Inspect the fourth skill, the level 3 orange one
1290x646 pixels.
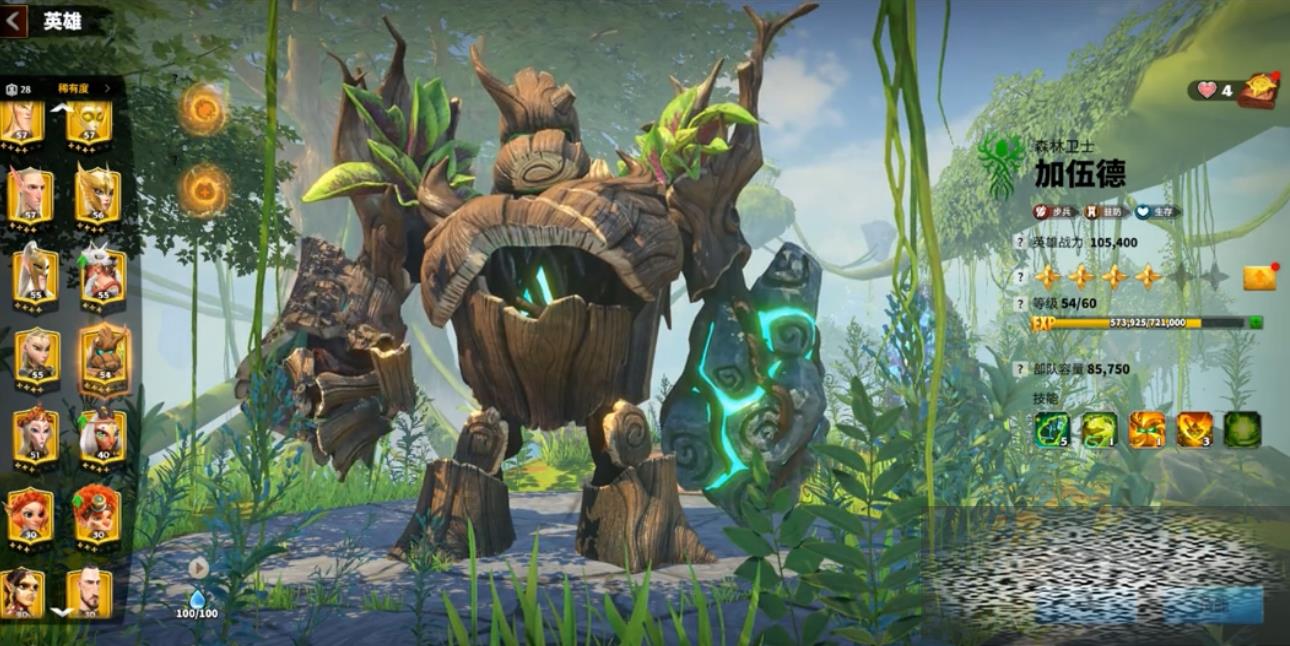point(1194,429)
